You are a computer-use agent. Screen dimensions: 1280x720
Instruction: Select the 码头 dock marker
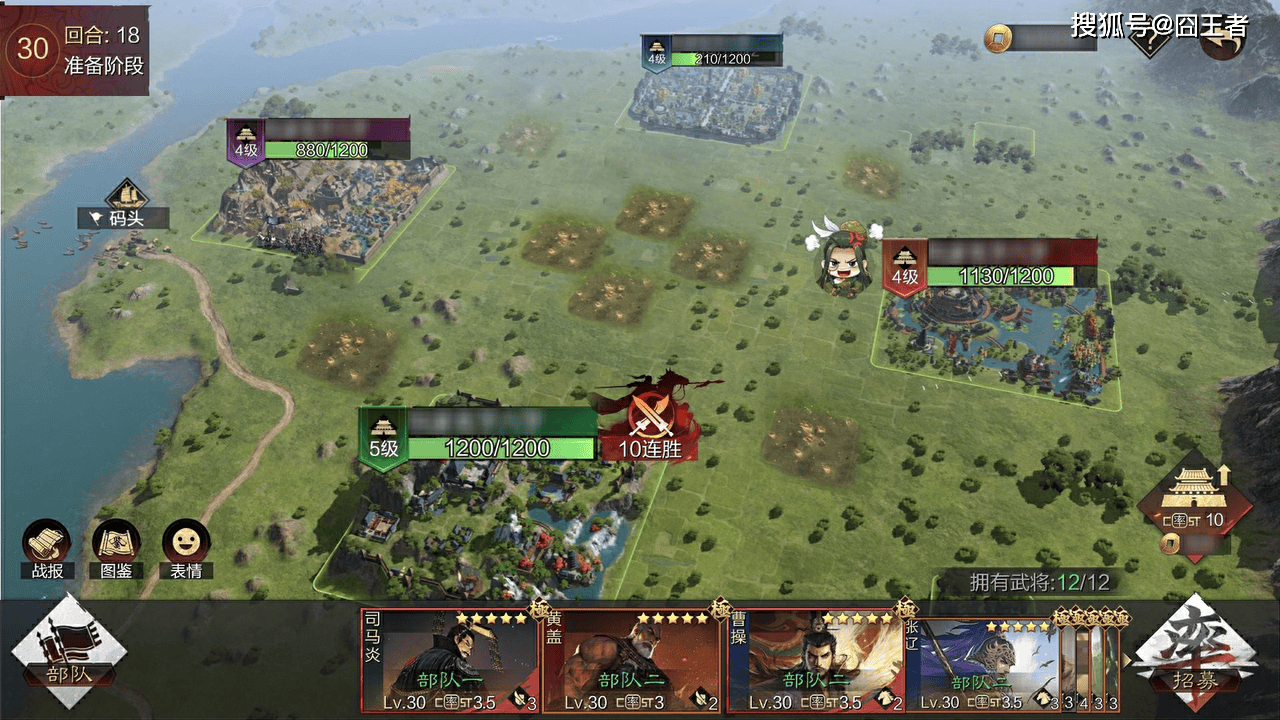126,205
